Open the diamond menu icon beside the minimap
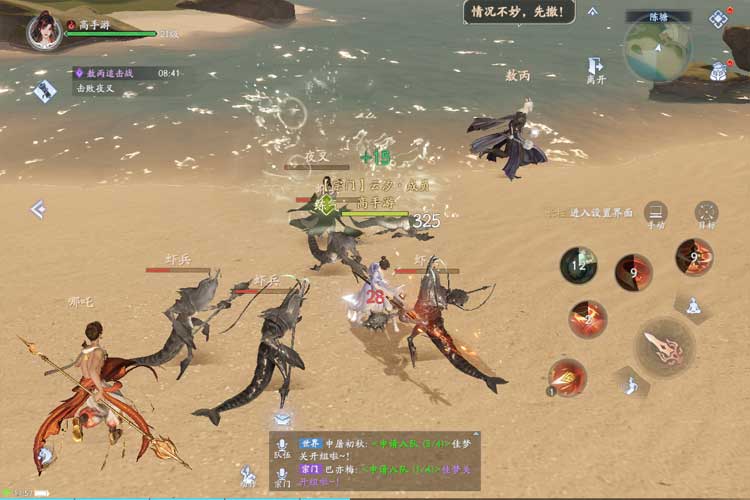 point(718,18)
